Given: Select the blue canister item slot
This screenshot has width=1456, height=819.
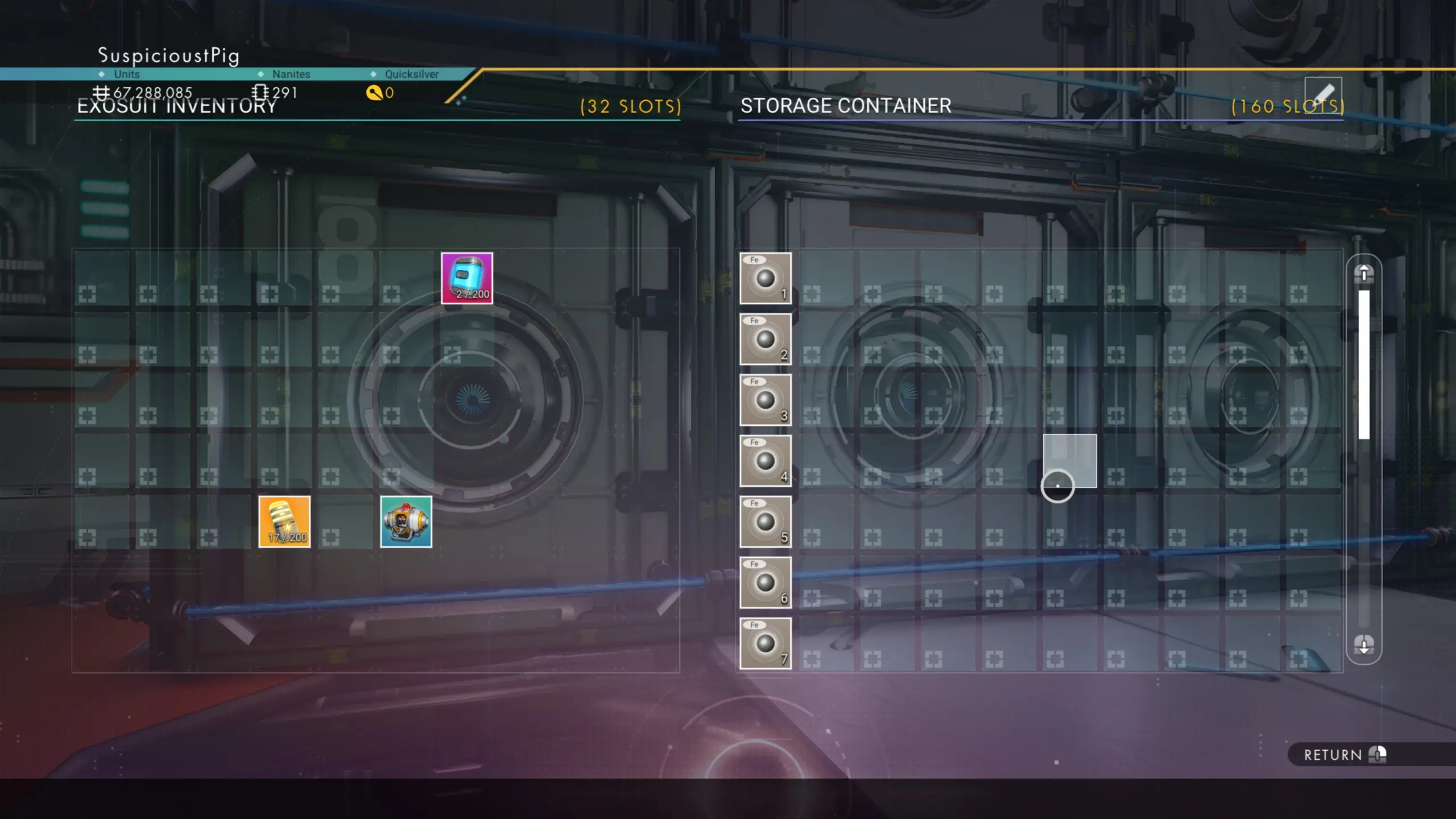Looking at the screenshot, I should (467, 278).
